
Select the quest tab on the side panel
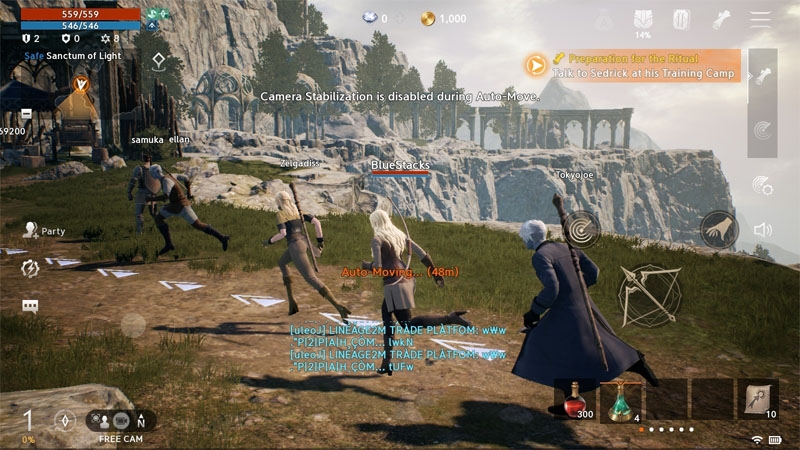click(x=763, y=76)
